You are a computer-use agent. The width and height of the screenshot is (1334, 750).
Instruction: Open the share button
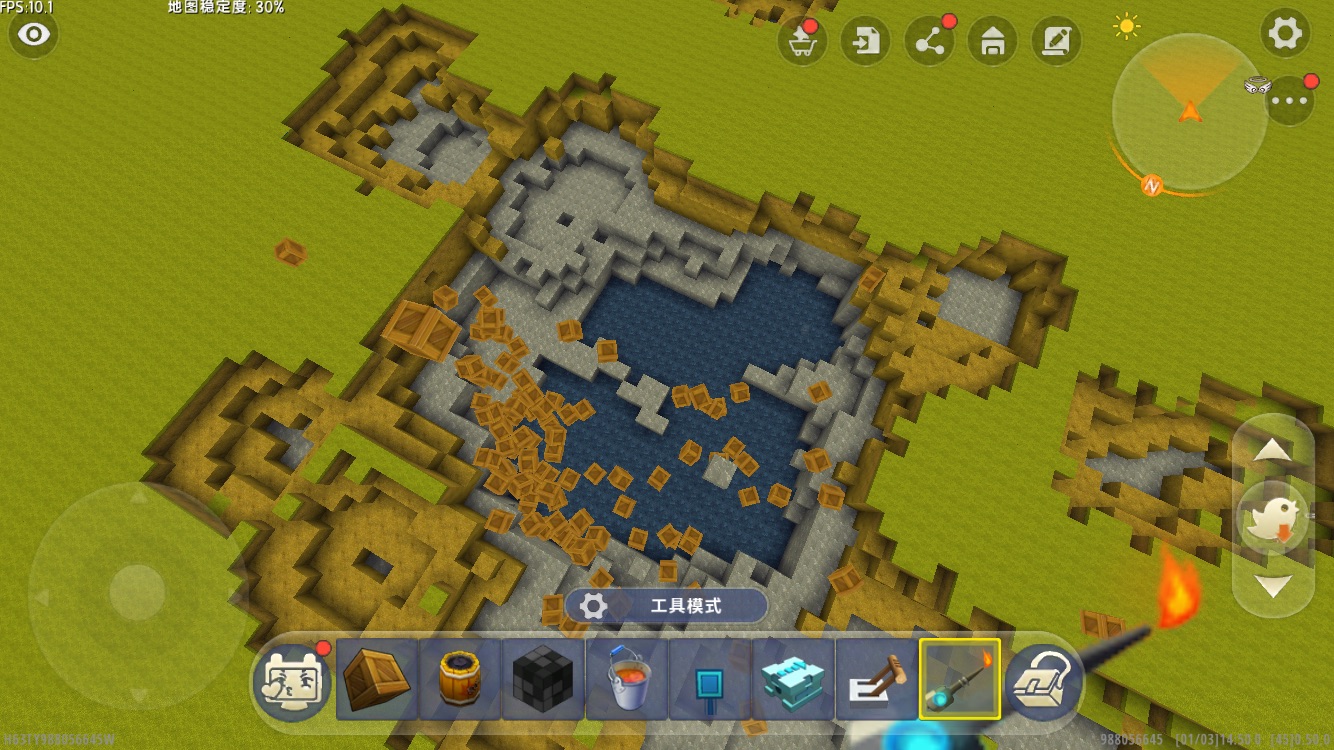click(x=929, y=41)
